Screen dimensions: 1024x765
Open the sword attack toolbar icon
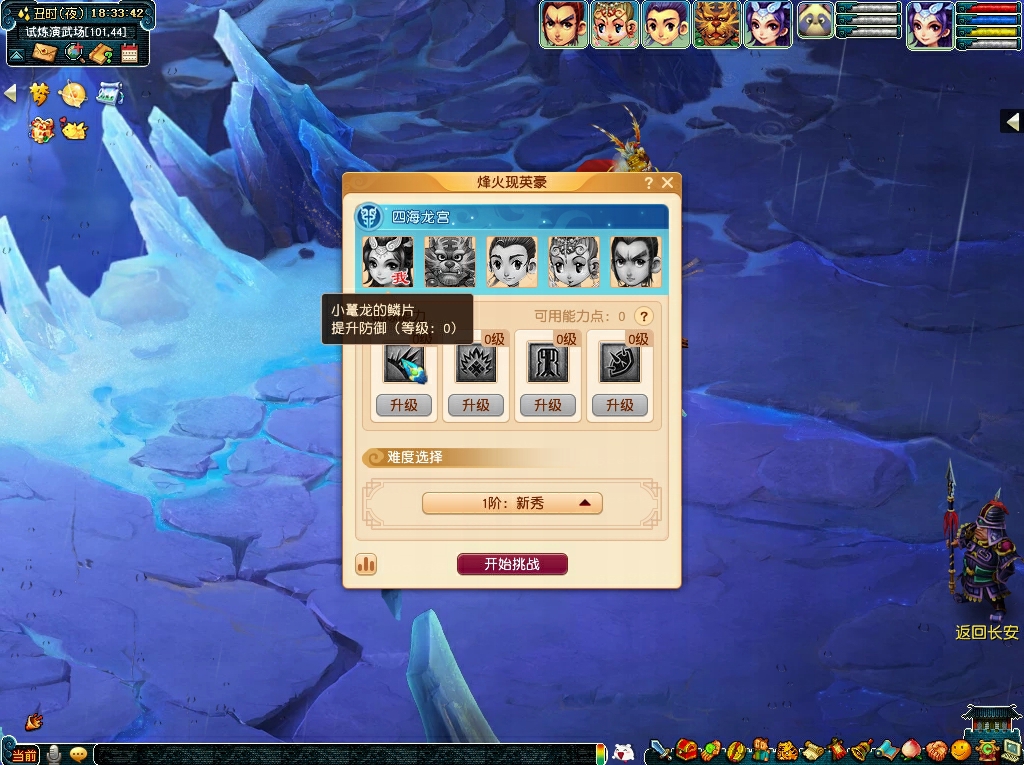tap(659, 750)
